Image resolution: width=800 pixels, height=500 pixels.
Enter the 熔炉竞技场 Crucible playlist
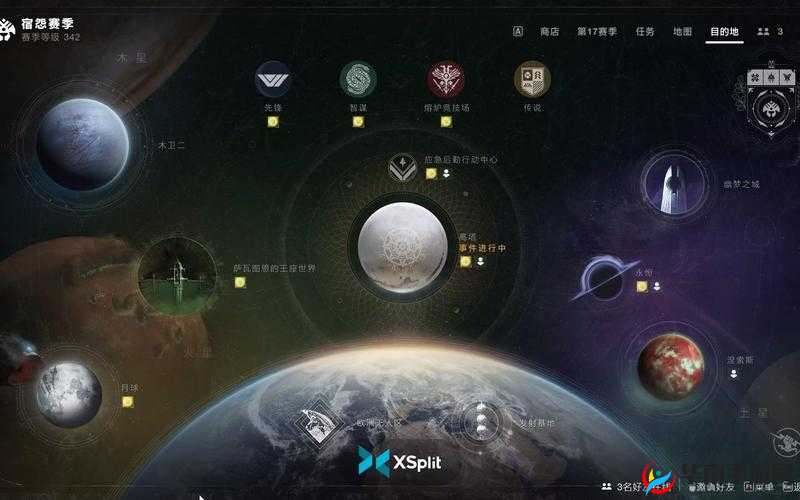[446, 79]
